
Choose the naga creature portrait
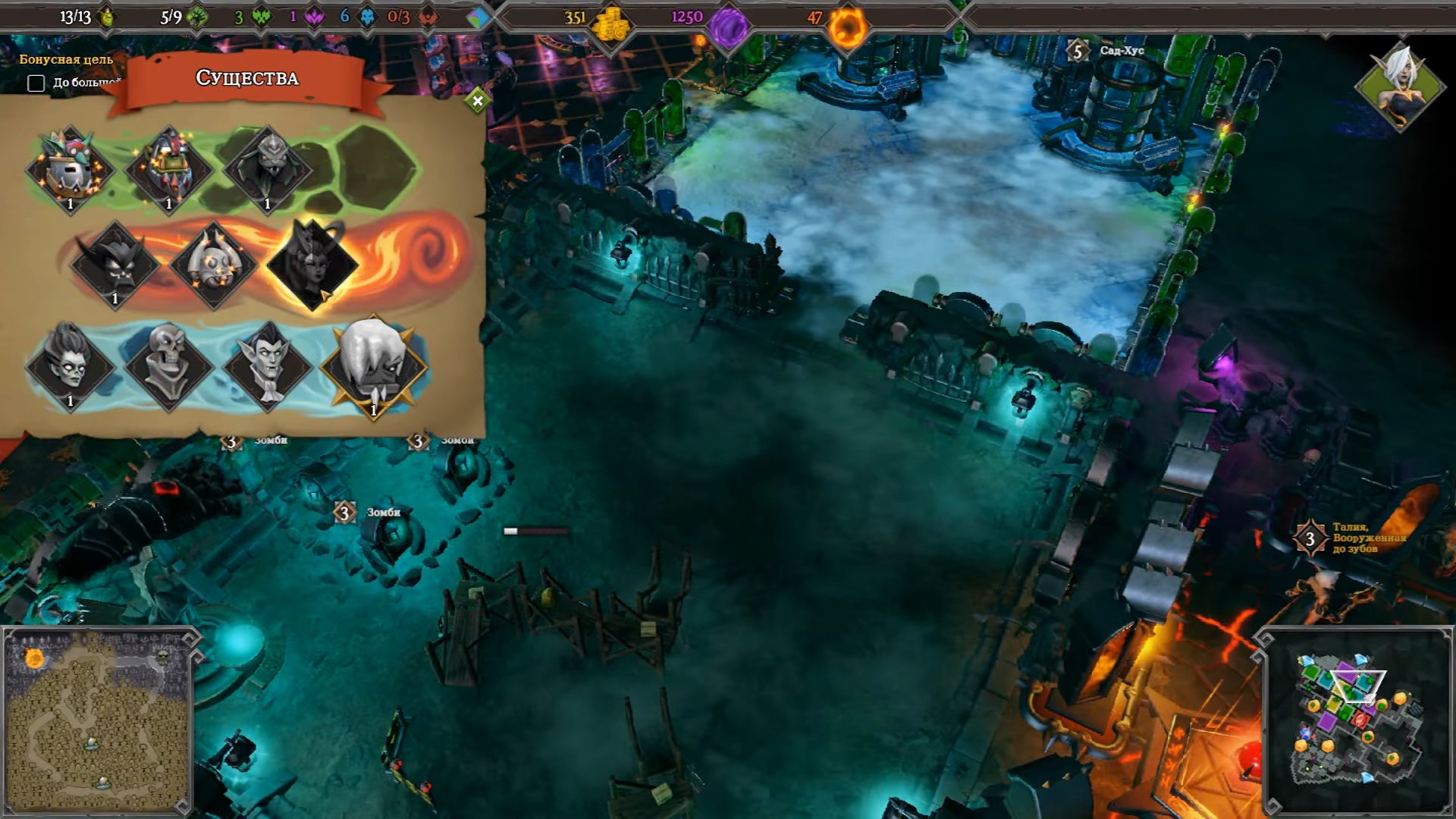[267, 168]
